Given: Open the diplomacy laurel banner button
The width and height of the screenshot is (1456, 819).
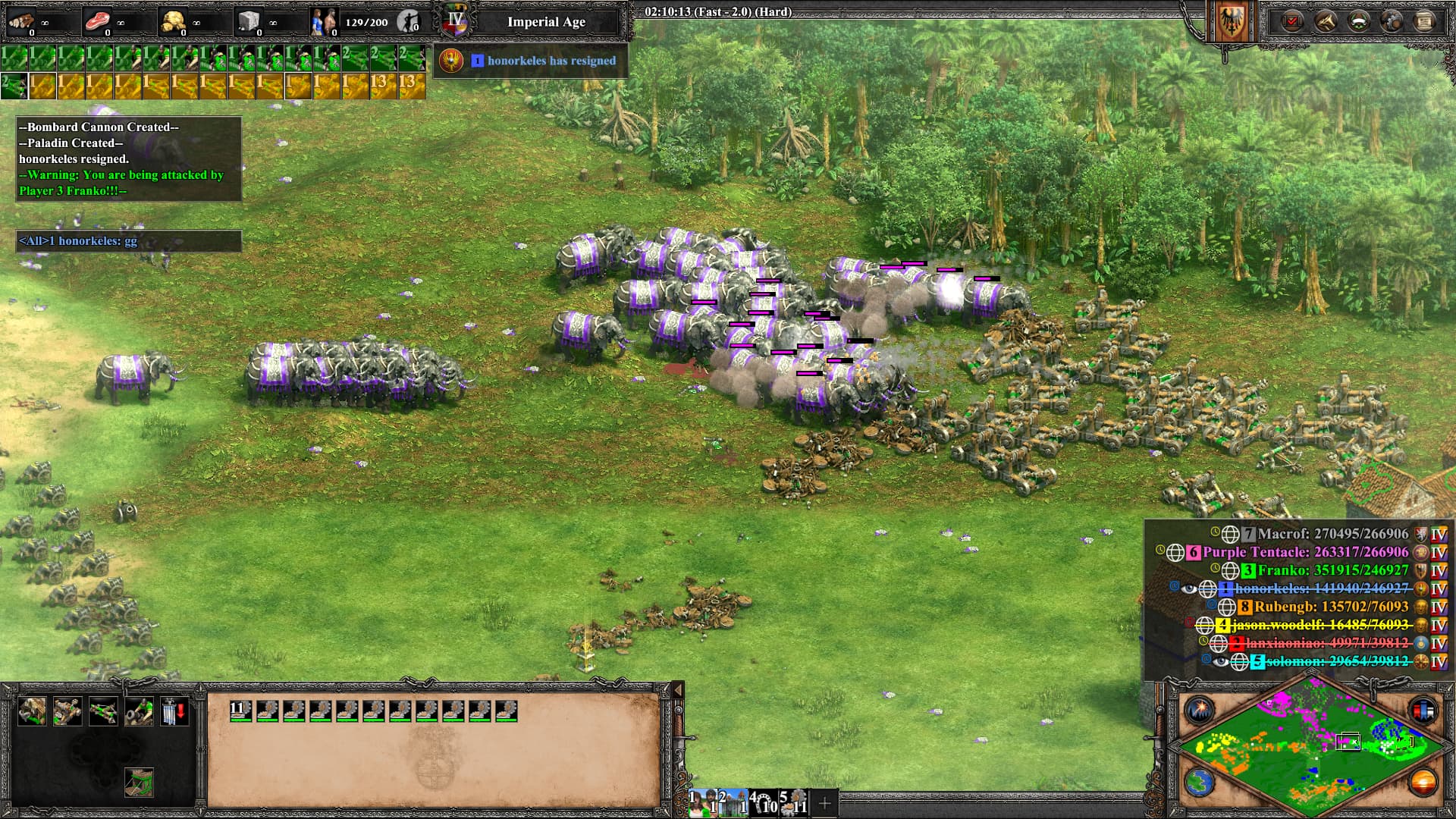Looking at the screenshot, I should click(1358, 21).
